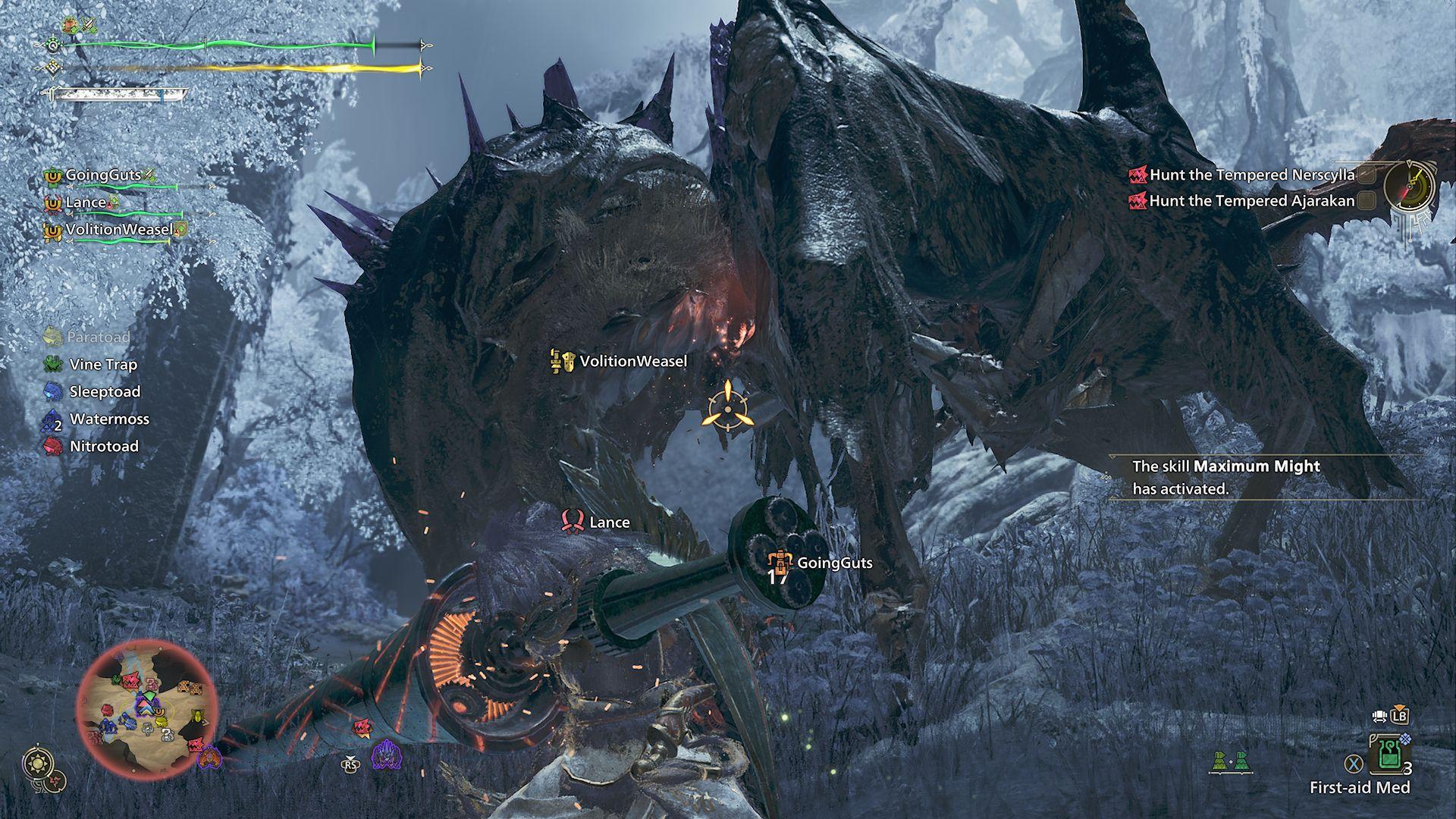The image size is (1456, 819).
Task: Click the purple monster icon beside the minimap
Action: click(387, 755)
